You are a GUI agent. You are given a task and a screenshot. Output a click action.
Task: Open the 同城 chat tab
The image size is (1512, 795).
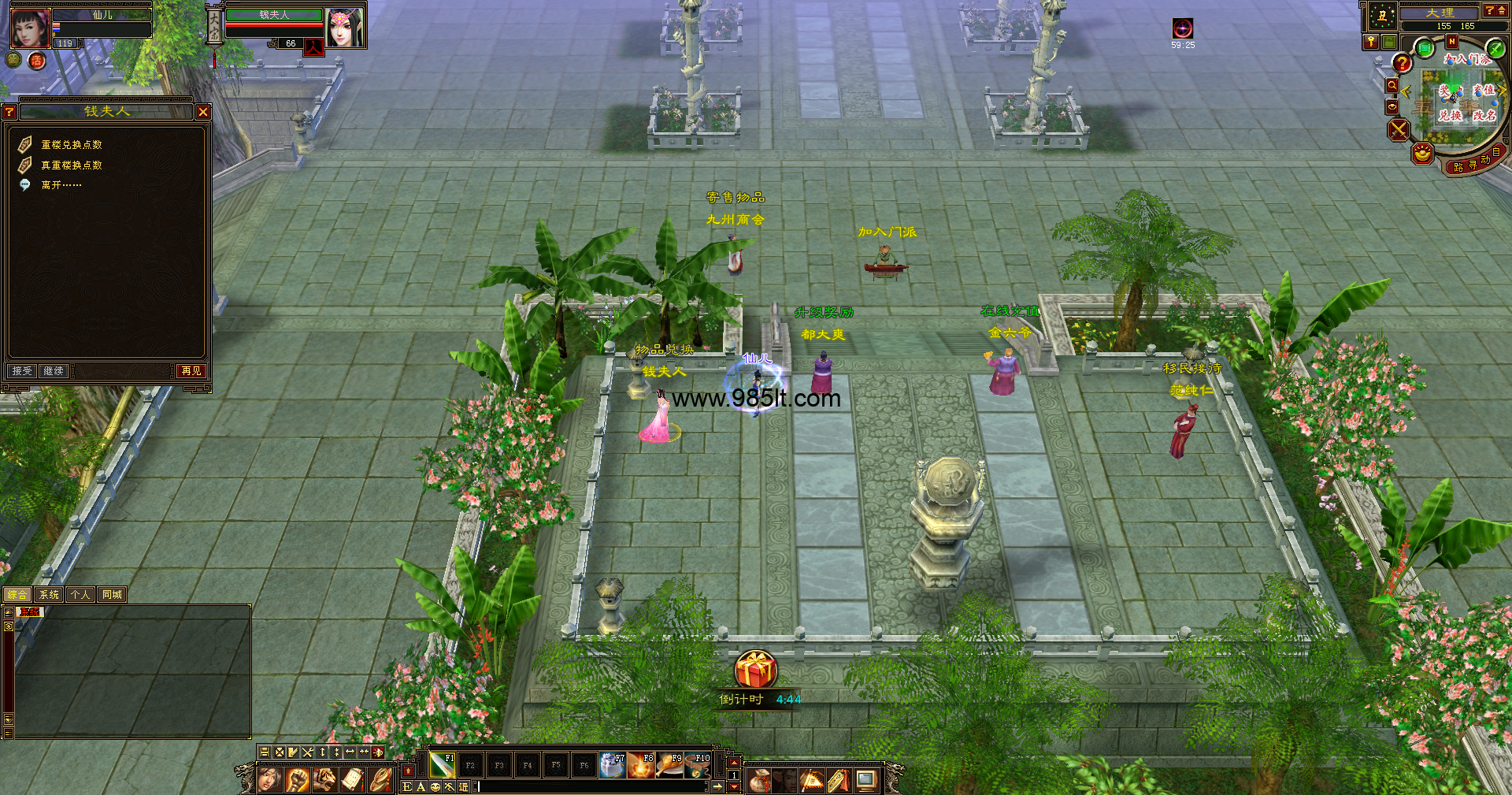point(112,595)
